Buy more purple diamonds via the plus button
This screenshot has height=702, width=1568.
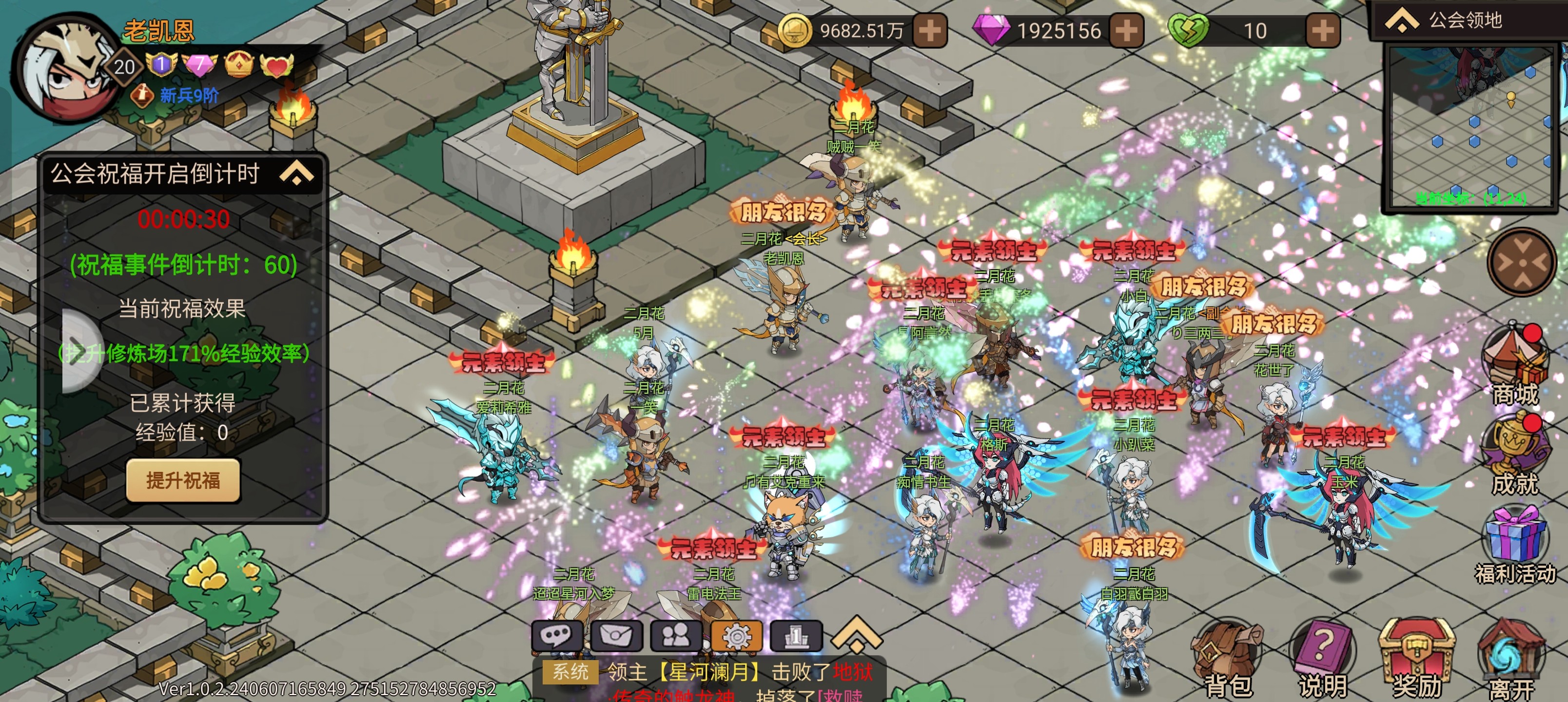coord(1126,30)
